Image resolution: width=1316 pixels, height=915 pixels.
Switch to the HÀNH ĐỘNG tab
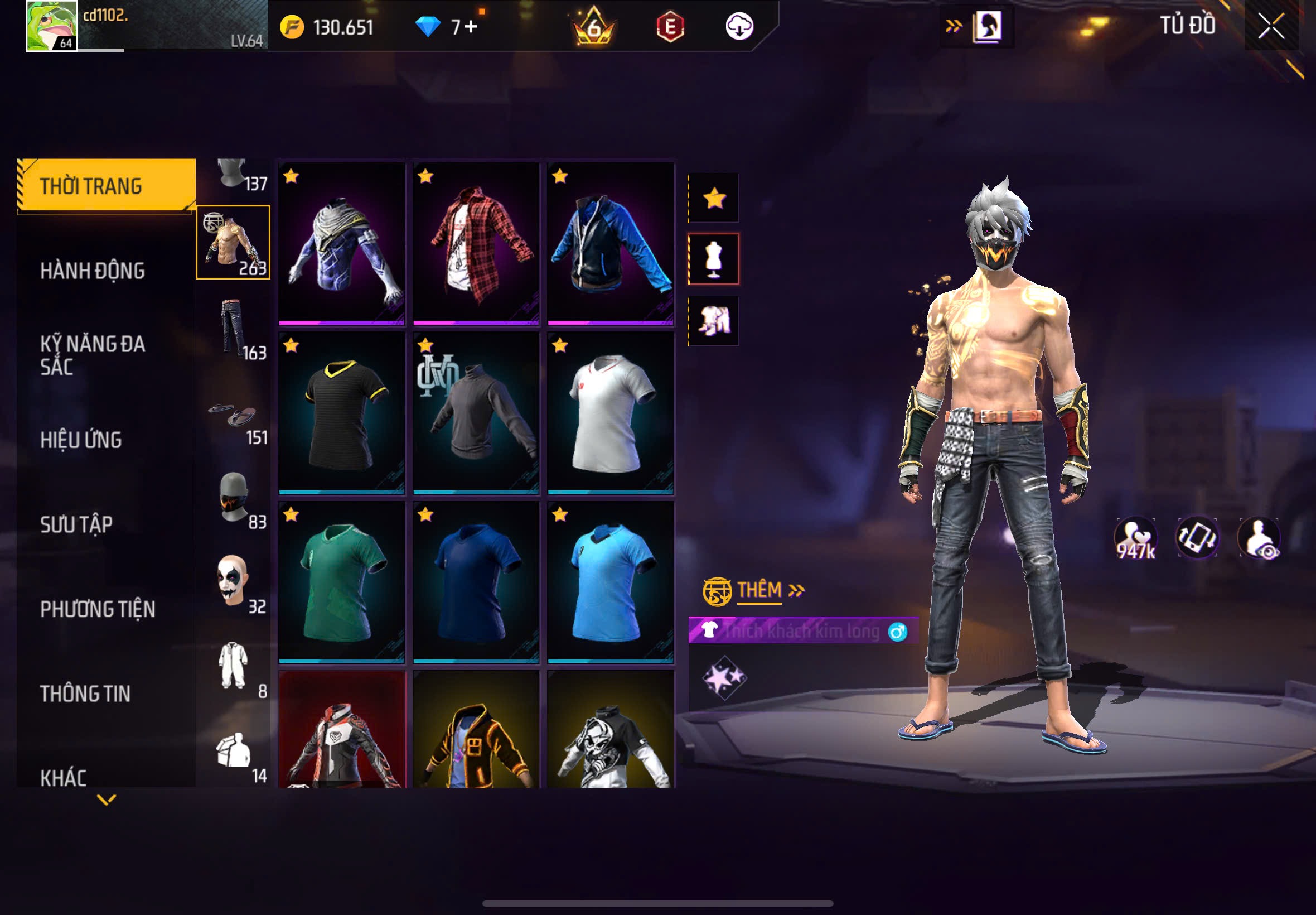click(92, 271)
